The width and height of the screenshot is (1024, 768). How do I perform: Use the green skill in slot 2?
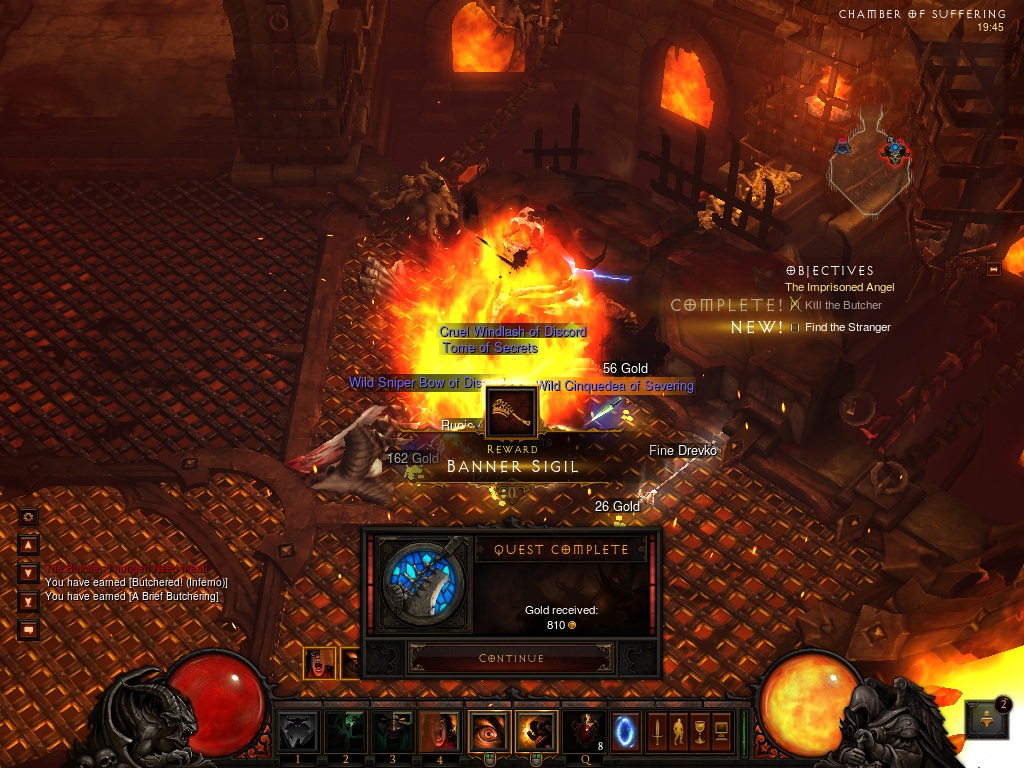(x=345, y=732)
